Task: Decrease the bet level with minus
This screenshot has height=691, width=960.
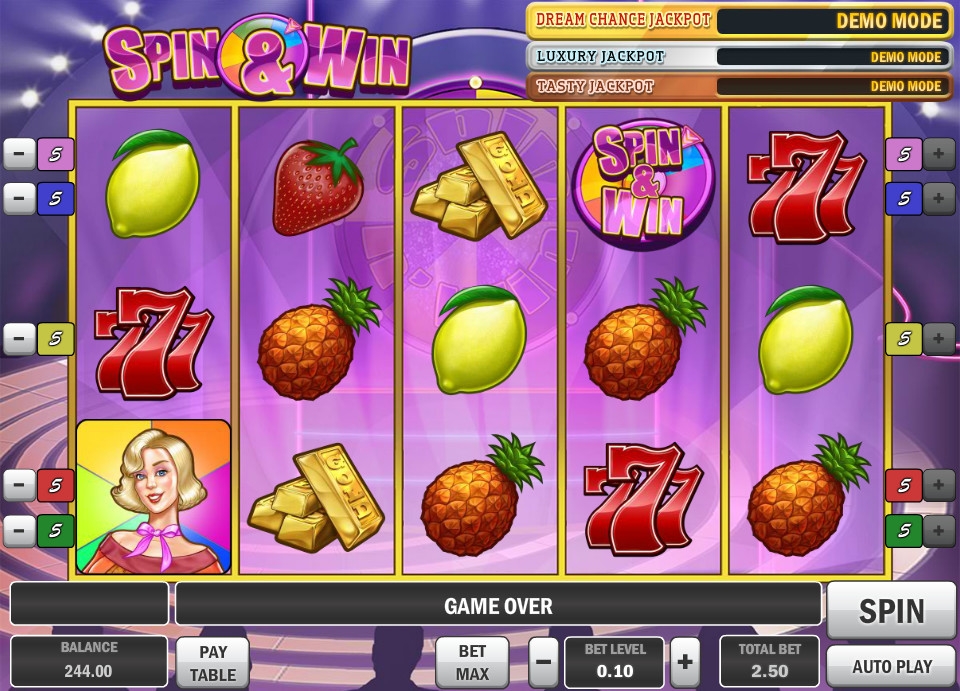Action: (544, 662)
